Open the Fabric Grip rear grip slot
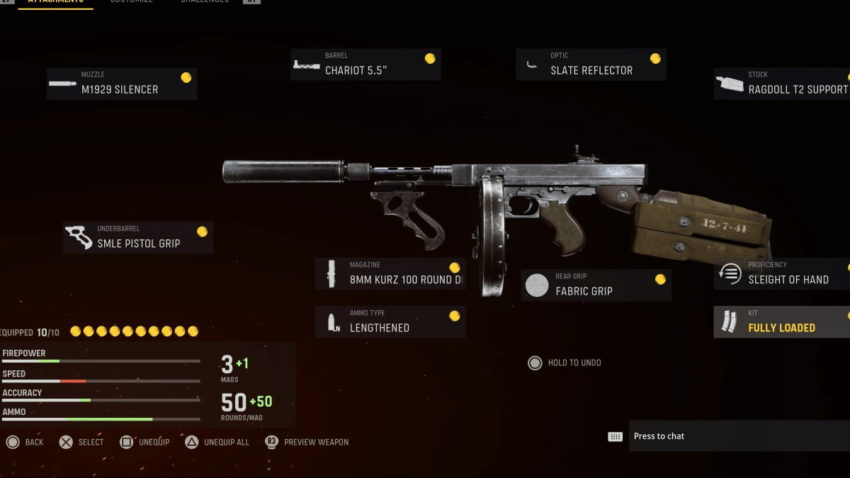850x478 pixels. tap(595, 286)
